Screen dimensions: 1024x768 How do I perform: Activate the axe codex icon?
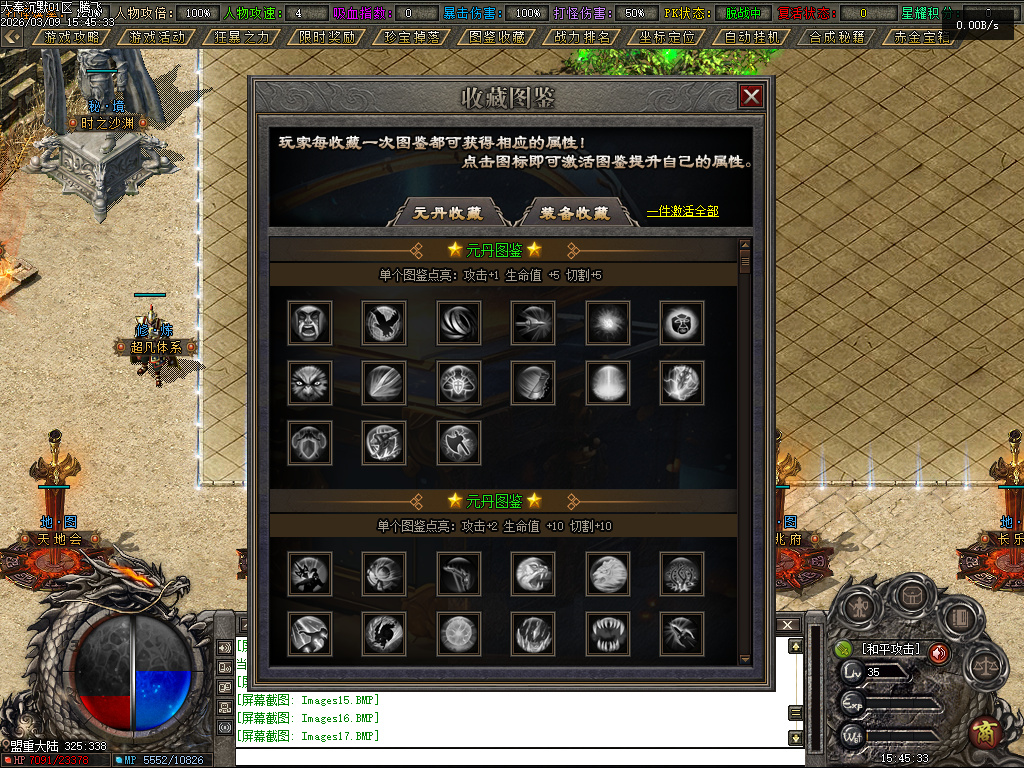[459, 442]
